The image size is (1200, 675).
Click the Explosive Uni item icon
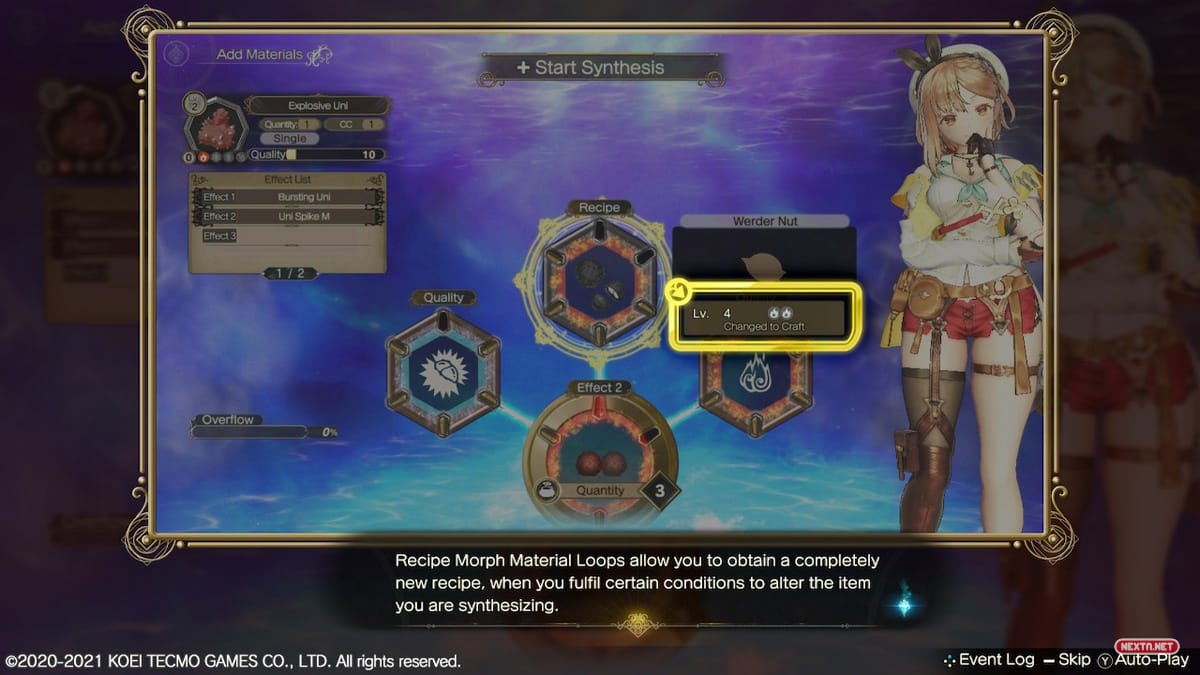213,131
